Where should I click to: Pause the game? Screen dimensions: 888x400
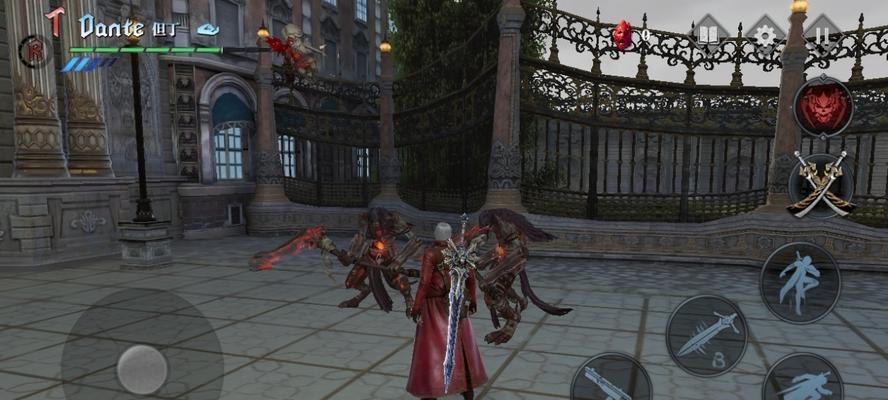click(822, 35)
